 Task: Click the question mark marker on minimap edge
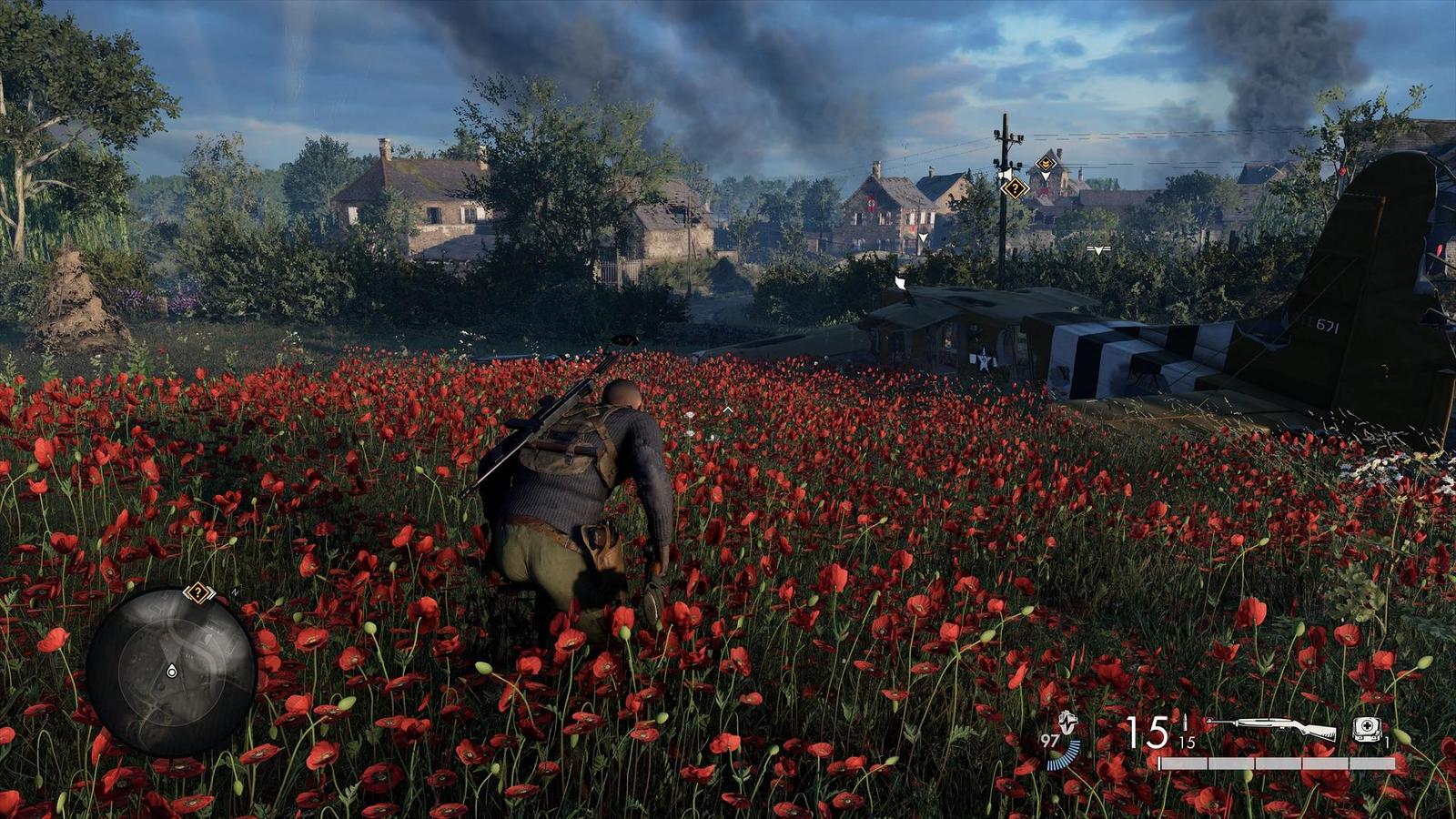197,593
